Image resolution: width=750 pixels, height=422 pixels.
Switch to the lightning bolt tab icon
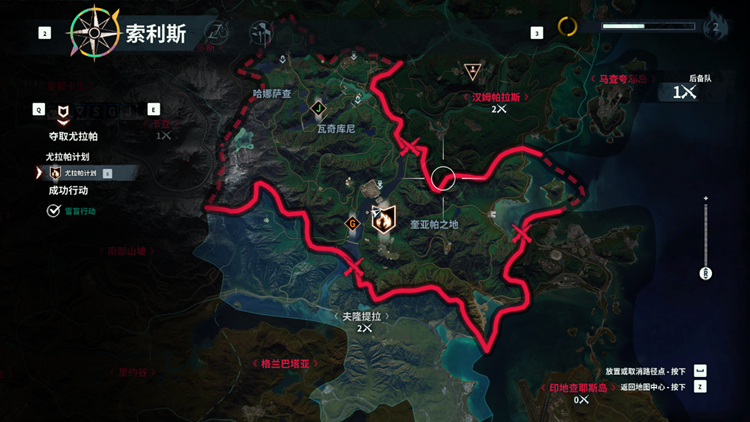coord(213,33)
